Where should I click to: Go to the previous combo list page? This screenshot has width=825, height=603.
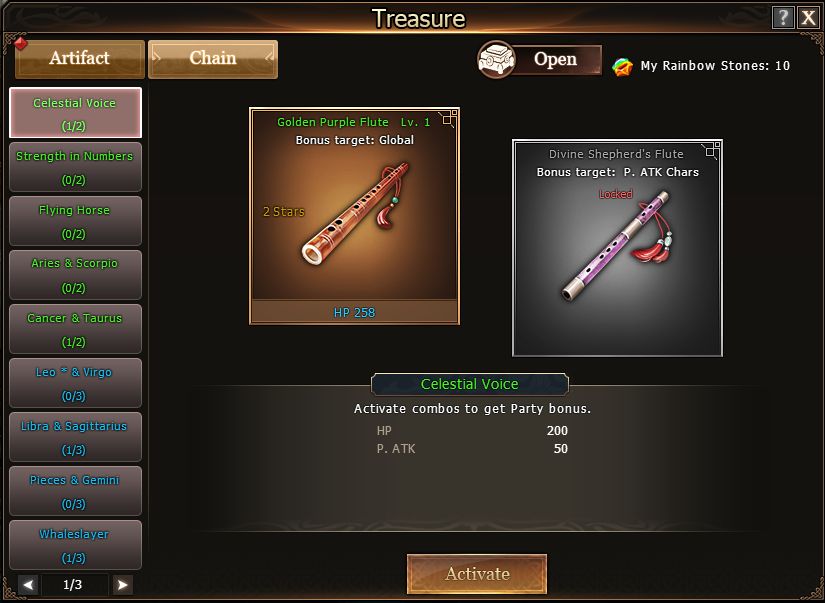pyautogui.click(x=29, y=585)
